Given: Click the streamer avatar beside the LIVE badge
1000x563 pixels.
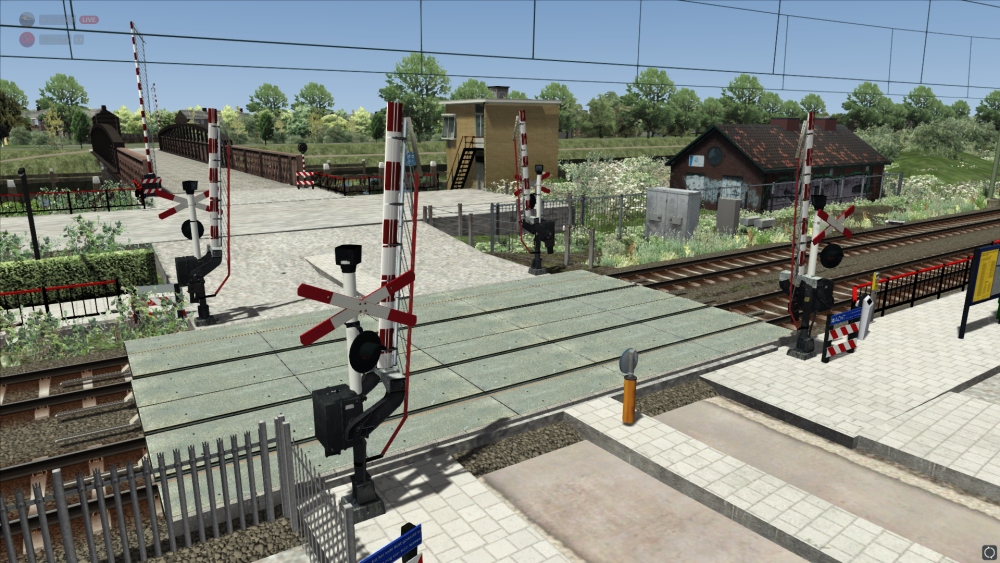Looking at the screenshot, I should point(27,19).
